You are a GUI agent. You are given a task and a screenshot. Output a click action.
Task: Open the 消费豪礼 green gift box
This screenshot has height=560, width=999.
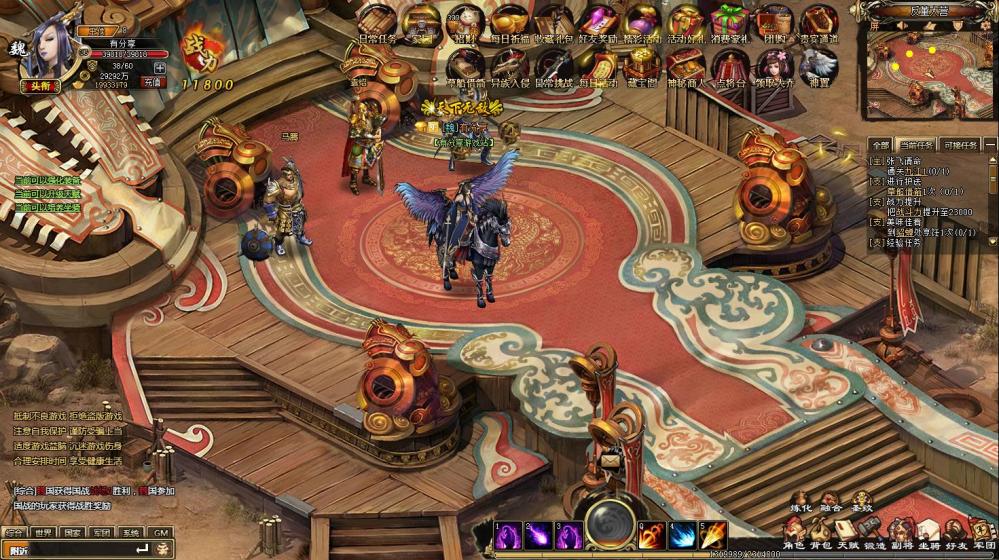(728, 21)
